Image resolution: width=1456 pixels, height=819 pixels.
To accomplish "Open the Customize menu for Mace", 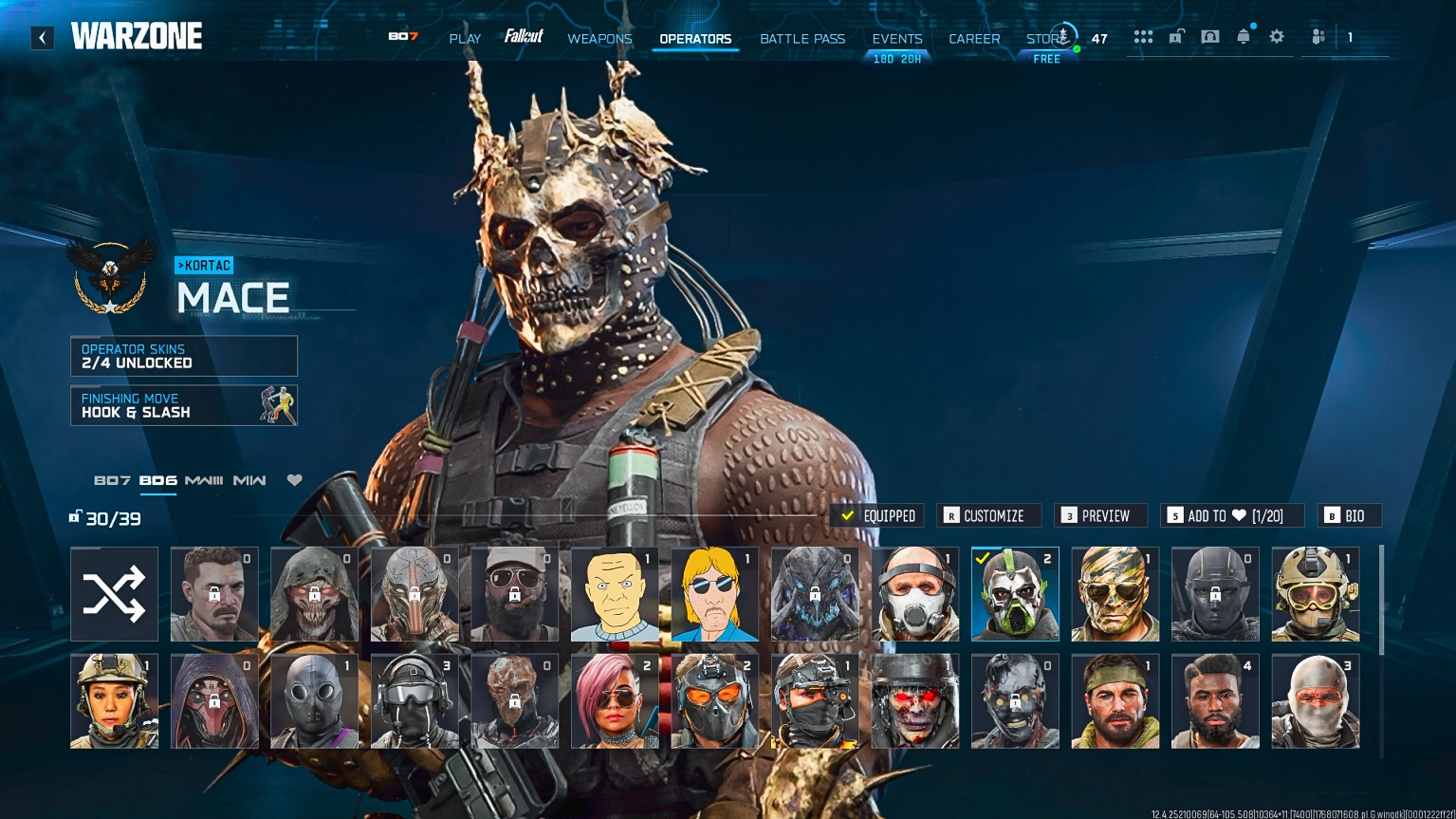I will (988, 515).
